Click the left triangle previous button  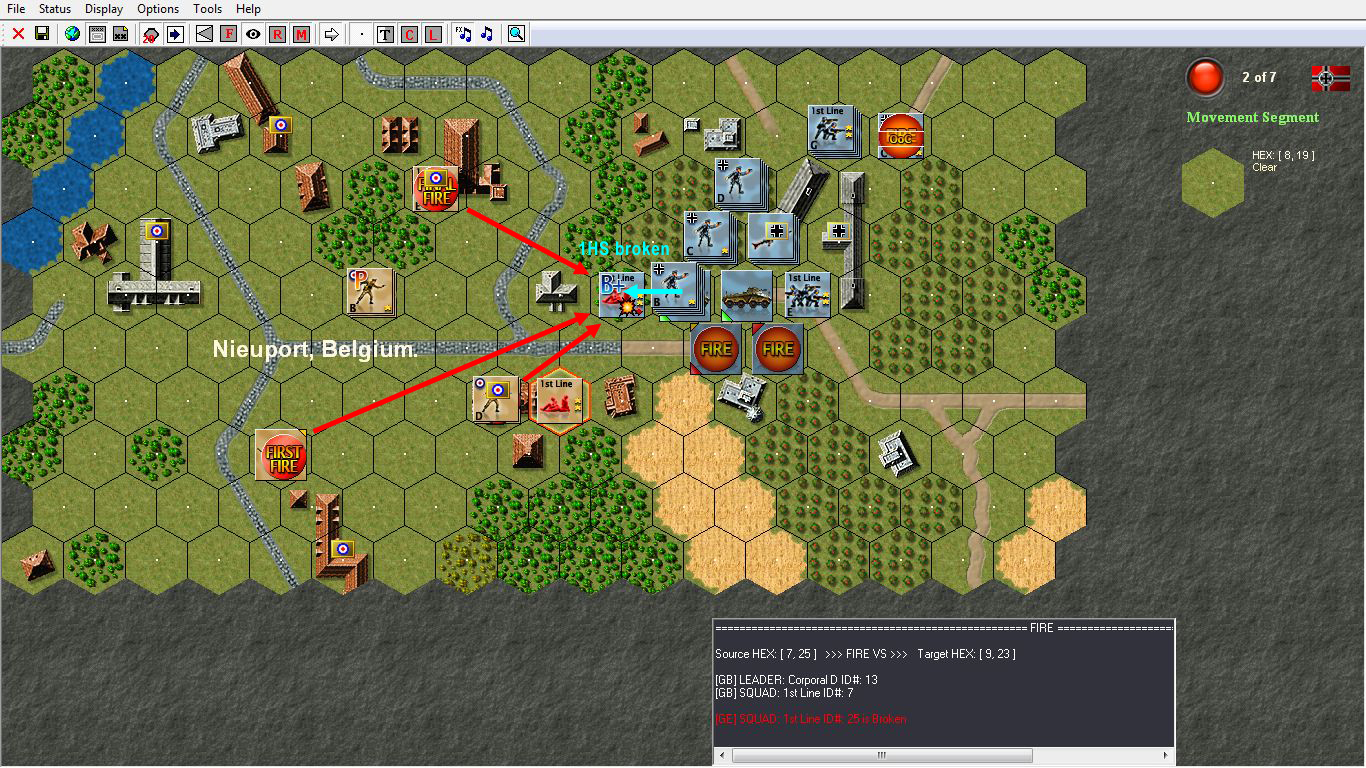[x=203, y=33]
